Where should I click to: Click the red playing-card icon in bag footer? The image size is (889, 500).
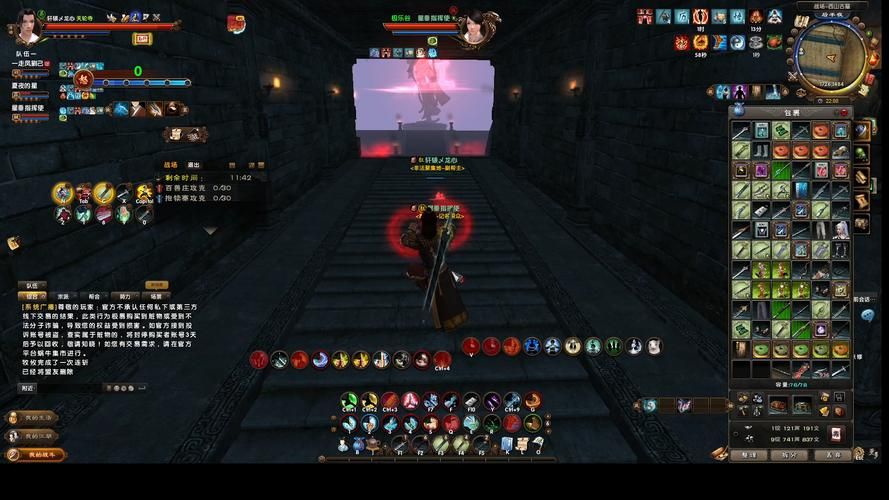point(837,433)
